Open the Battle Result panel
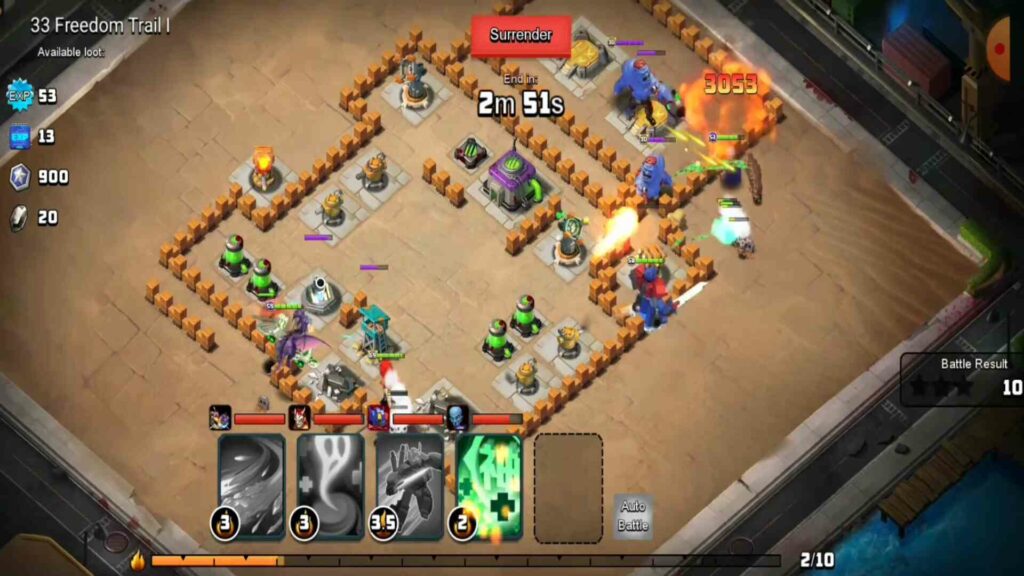1024x576 pixels. tap(962, 378)
